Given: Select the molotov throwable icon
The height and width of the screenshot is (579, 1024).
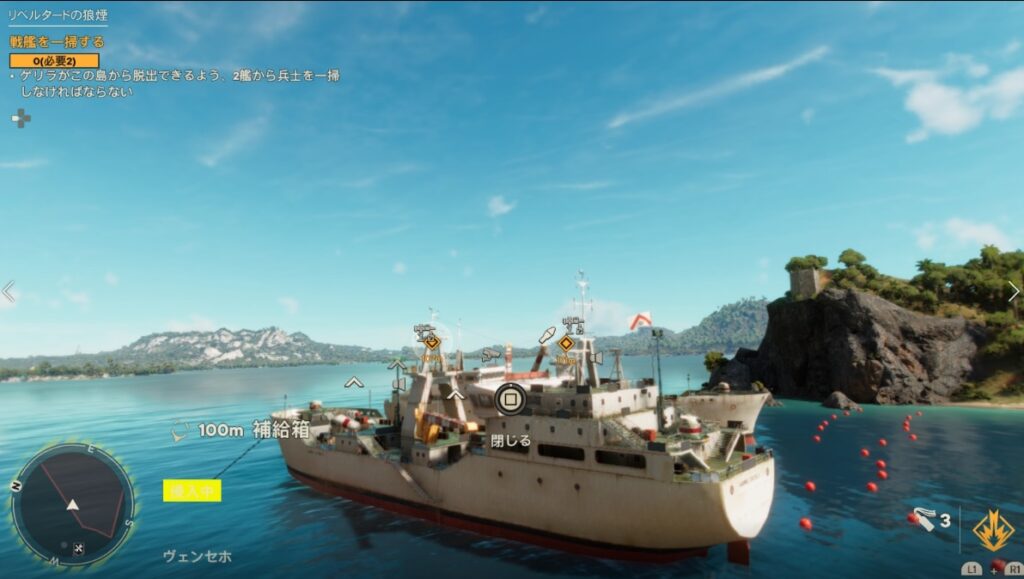Looking at the screenshot, I should tap(923, 520).
